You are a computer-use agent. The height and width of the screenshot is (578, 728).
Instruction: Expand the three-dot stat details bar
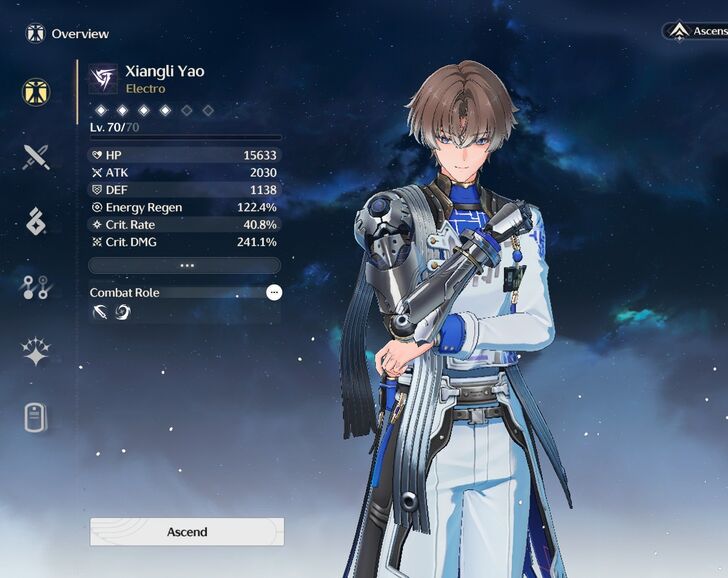coord(185,266)
